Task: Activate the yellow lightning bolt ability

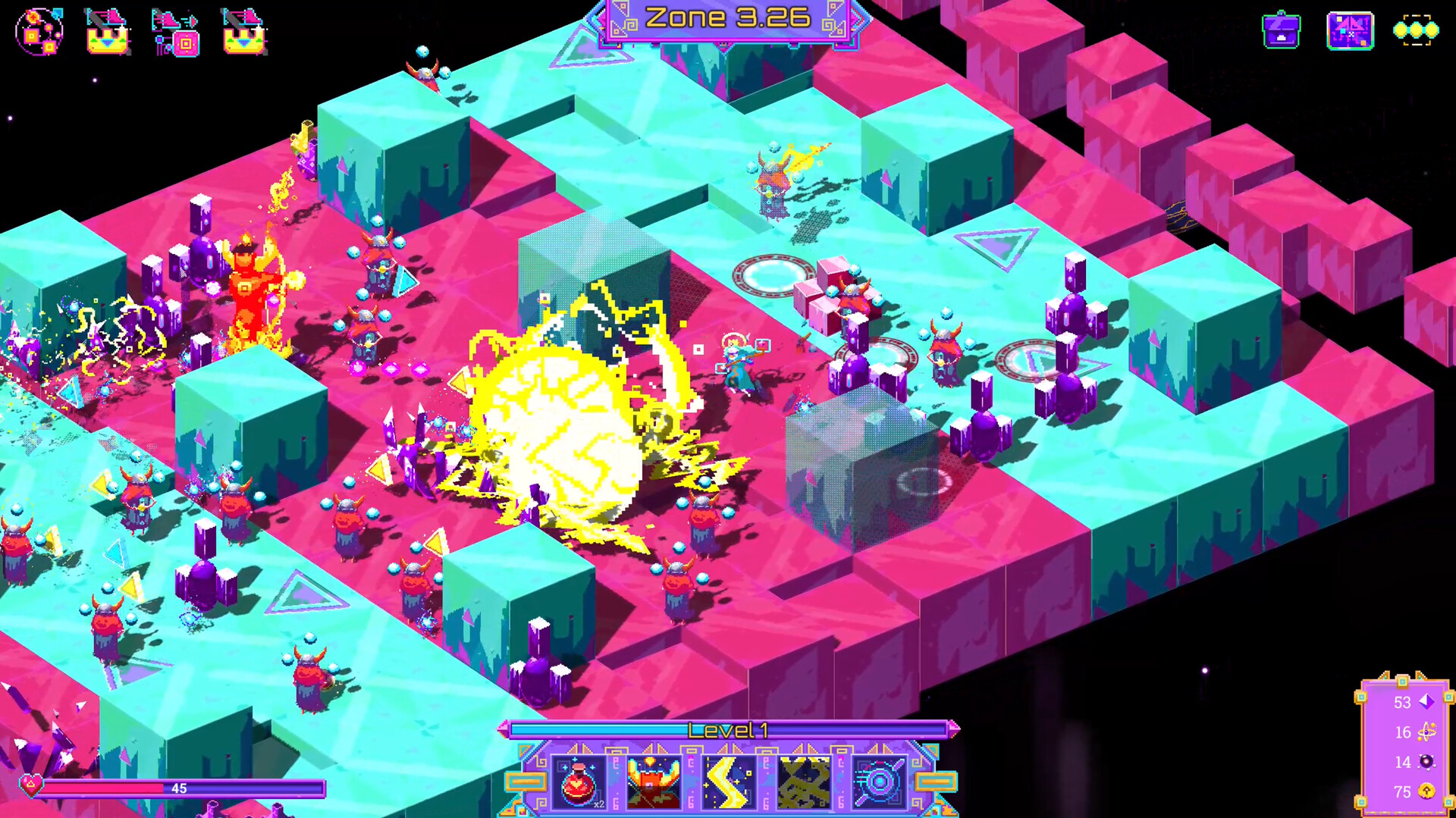Action: pos(728,783)
